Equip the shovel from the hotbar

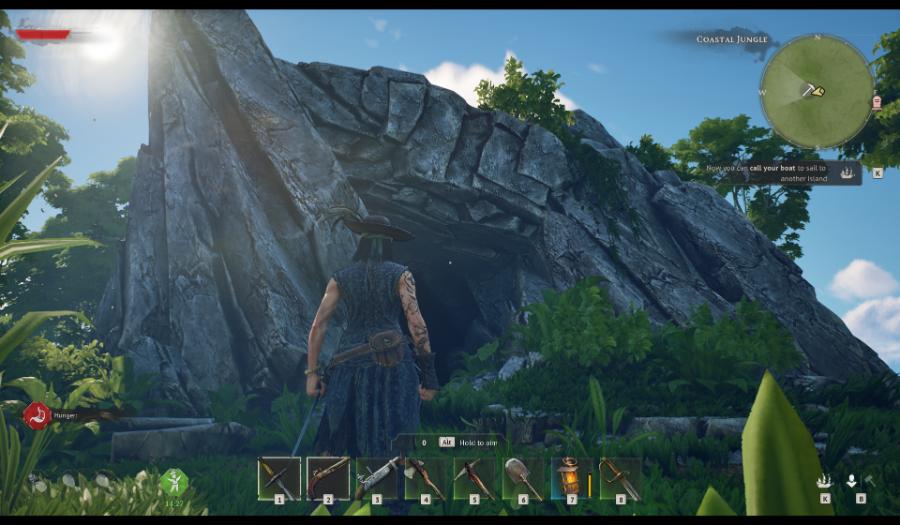tap(523, 478)
